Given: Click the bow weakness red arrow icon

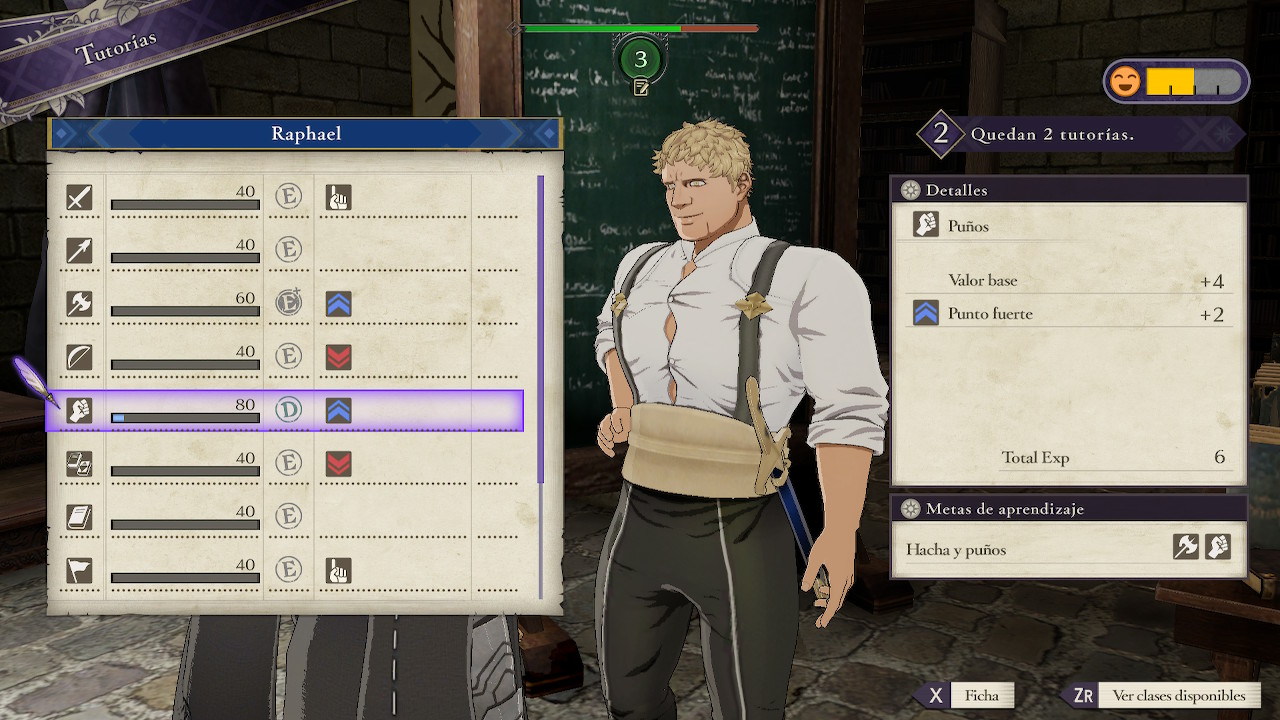Looking at the screenshot, I should pos(338,357).
